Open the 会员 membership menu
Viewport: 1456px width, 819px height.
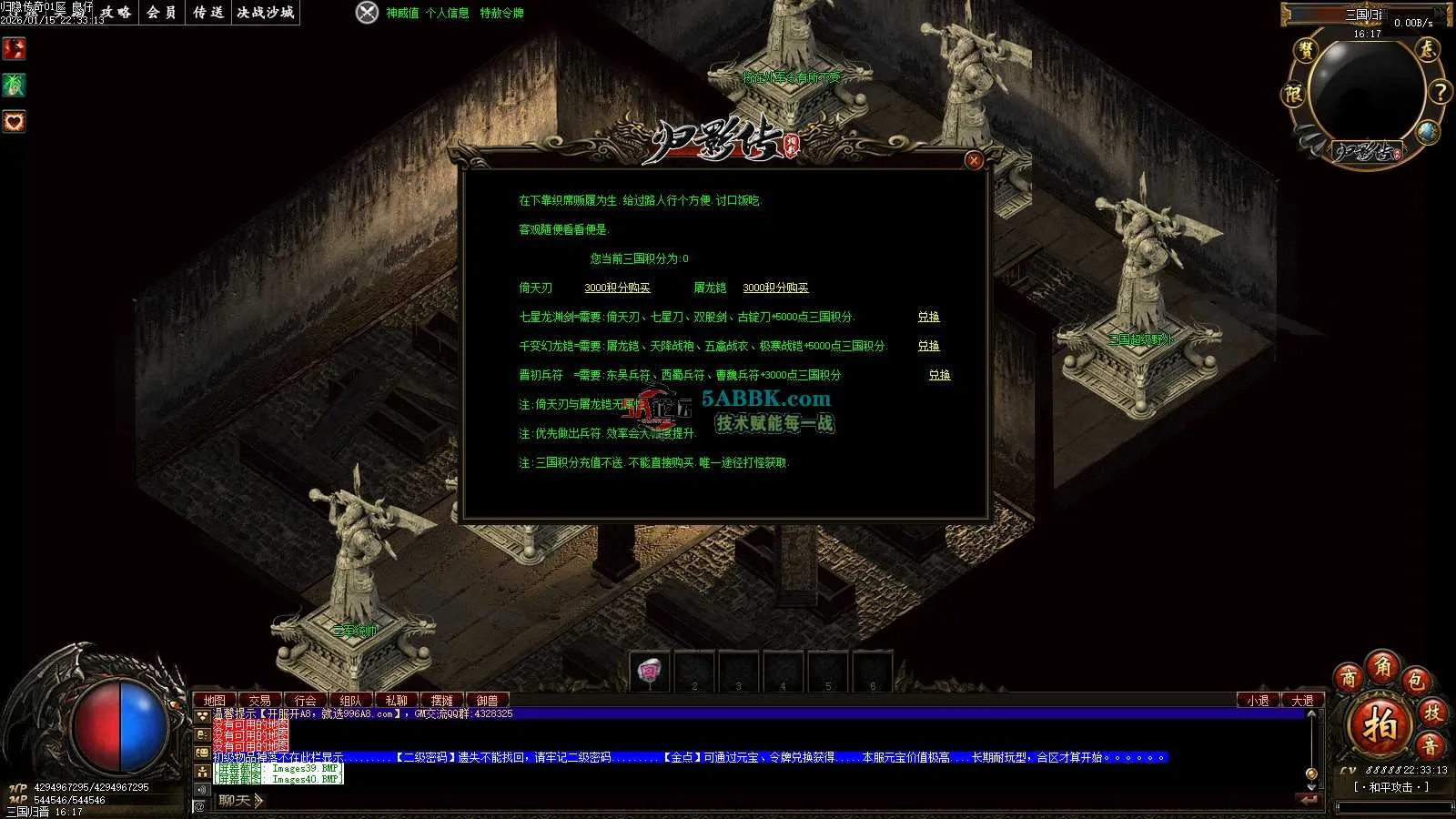161,13
